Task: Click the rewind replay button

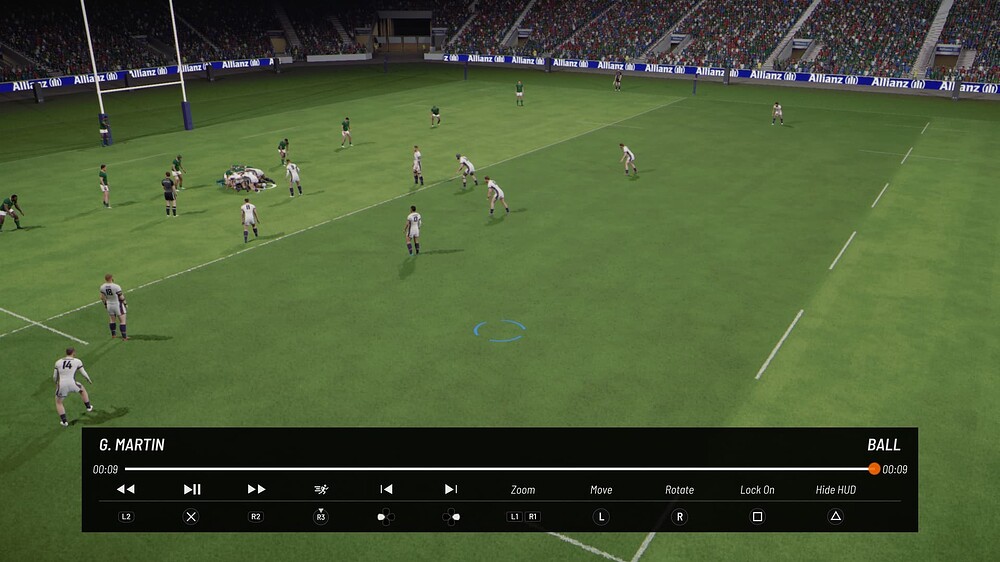Action: click(125, 489)
